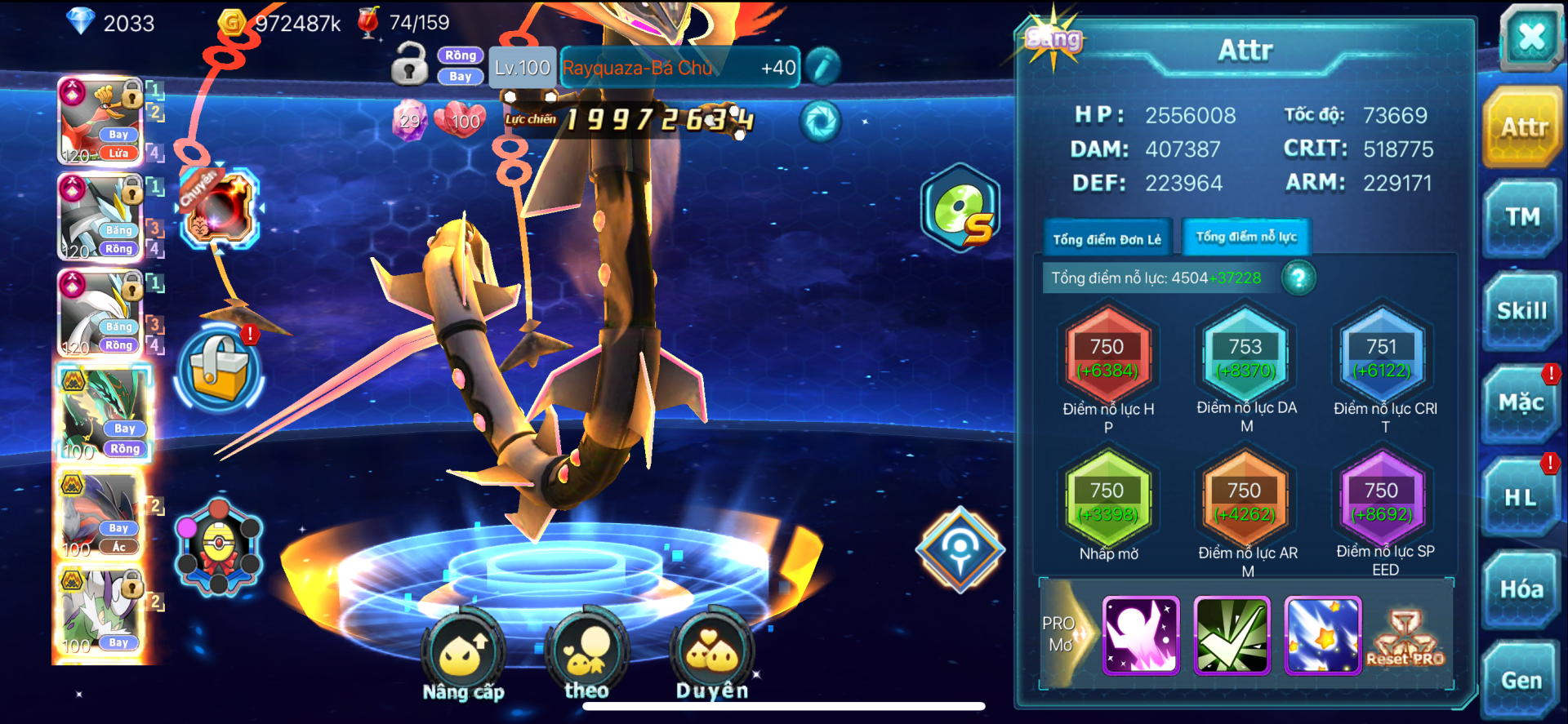This screenshot has height=724, width=1568.
Task: Open the green disc S icon
Action: pos(961,209)
